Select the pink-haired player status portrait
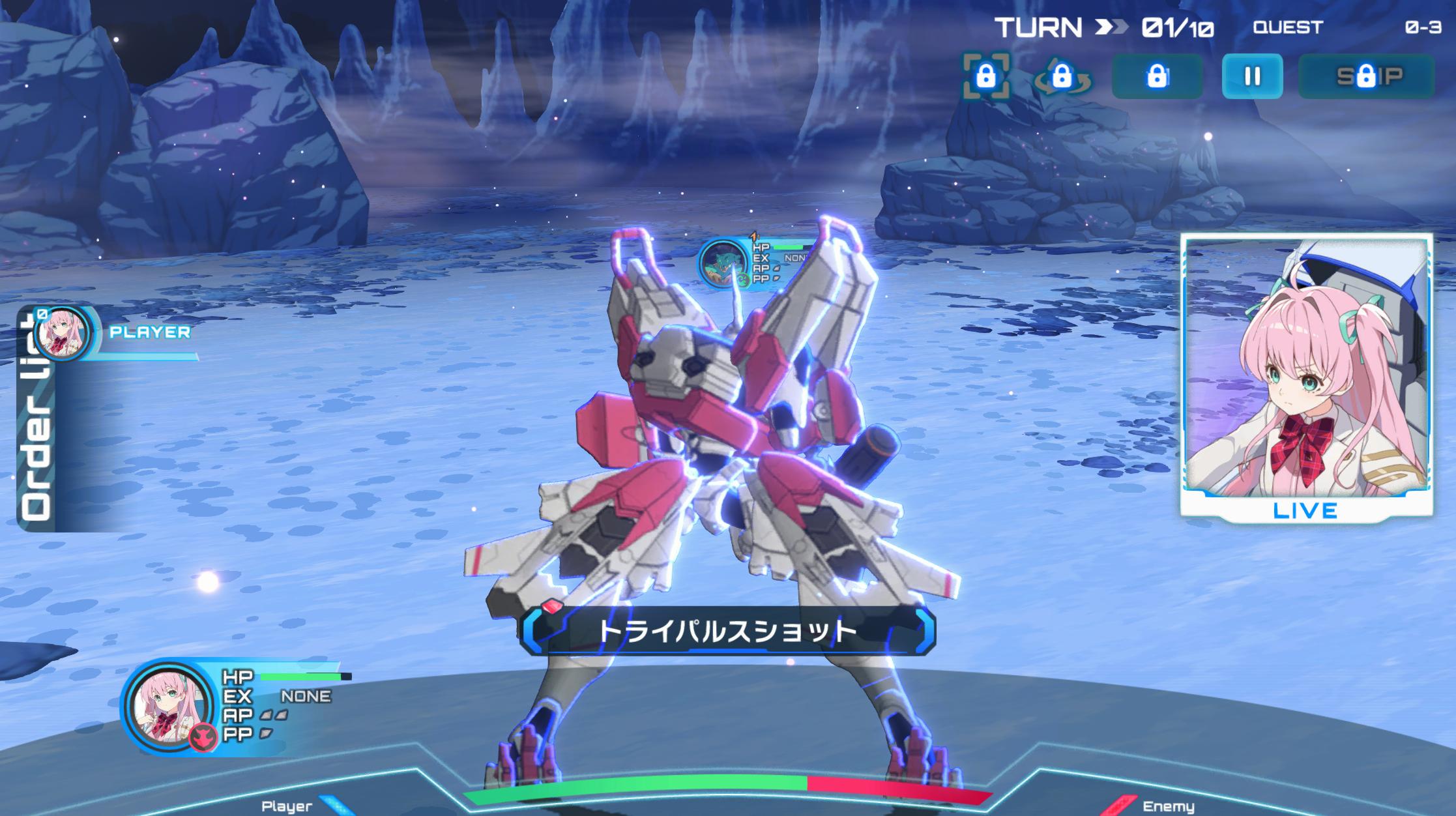The width and height of the screenshot is (1456, 816). click(169, 707)
